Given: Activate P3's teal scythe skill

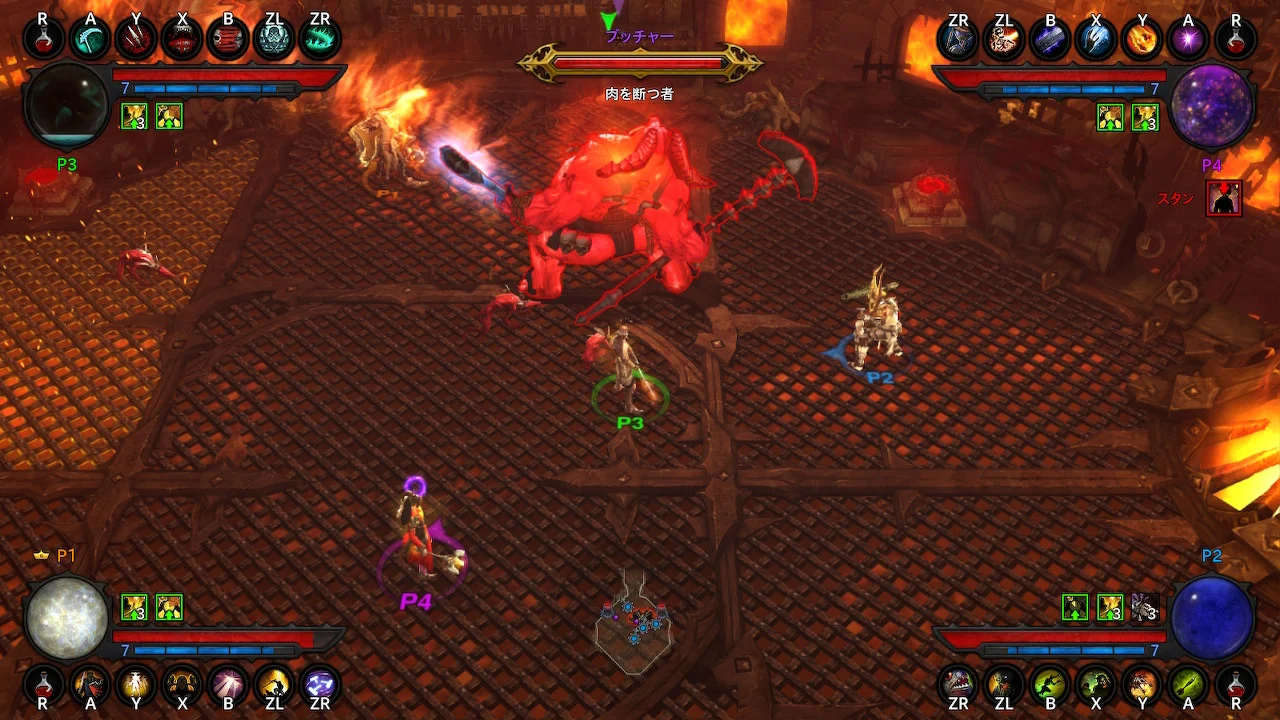Looking at the screenshot, I should click(x=89, y=39).
